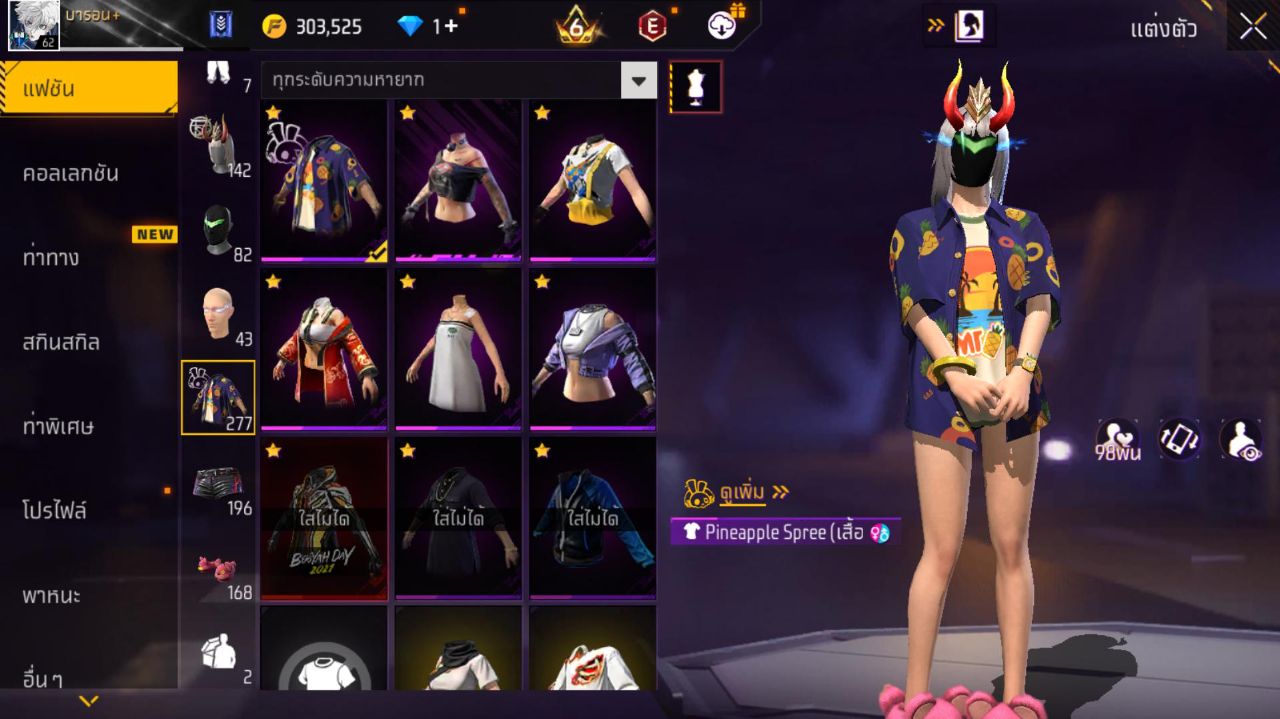
Task: Select the Pineapple Spree shirt thumbnail
Action: [x=324, y=181]
